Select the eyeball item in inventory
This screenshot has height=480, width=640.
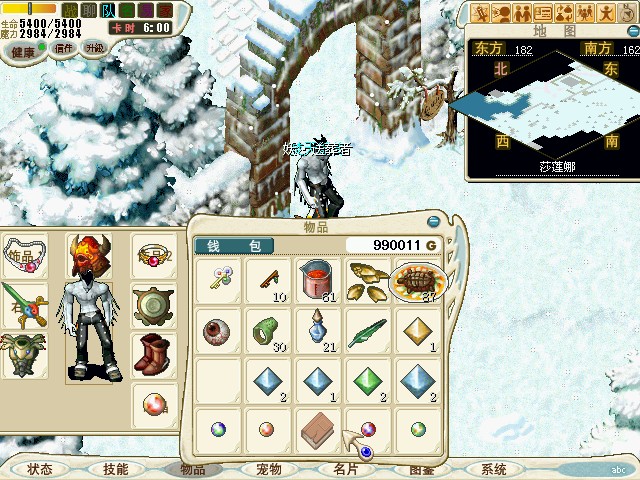coord(217,332)
